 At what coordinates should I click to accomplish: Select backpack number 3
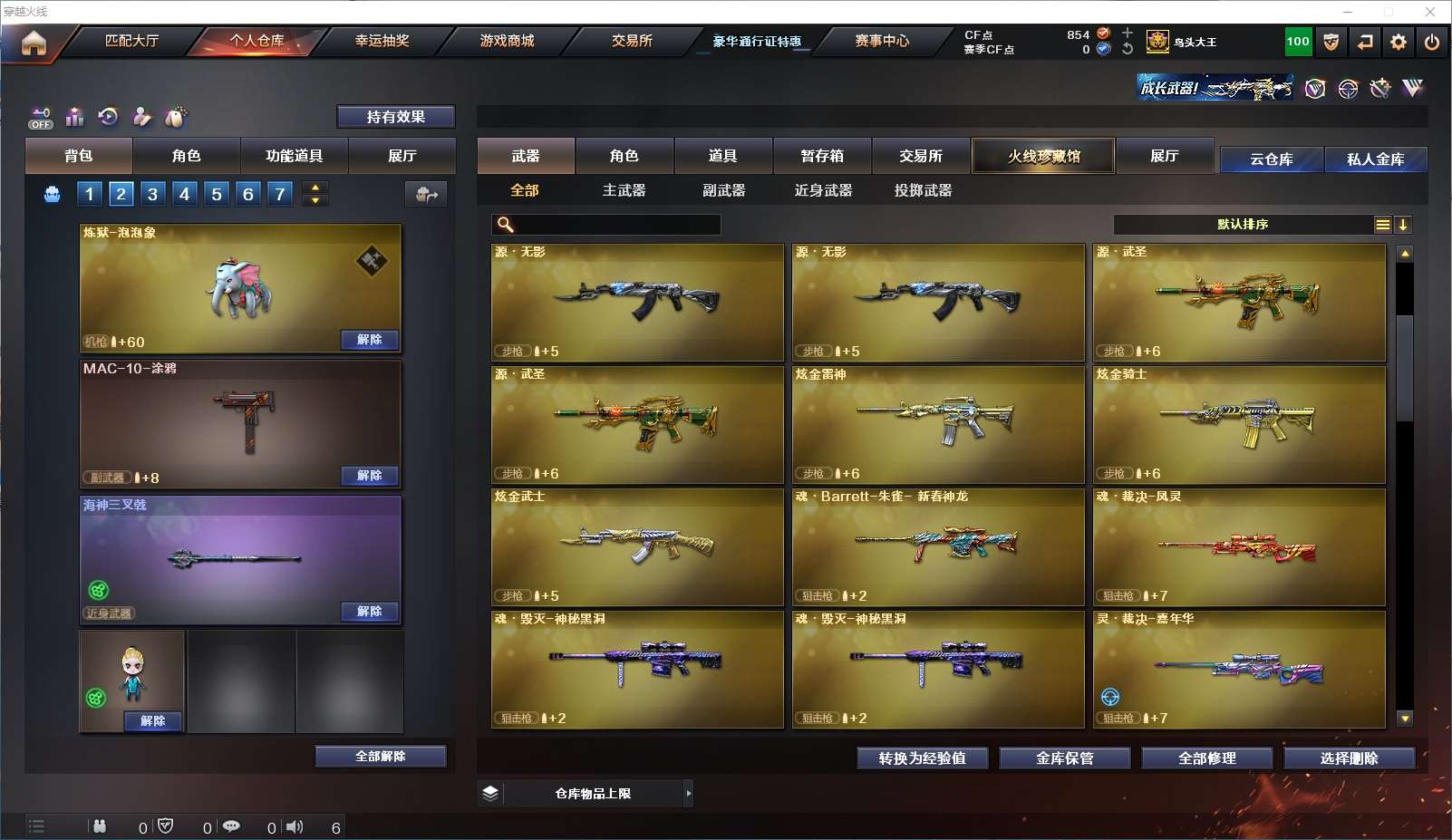(152, 194)
